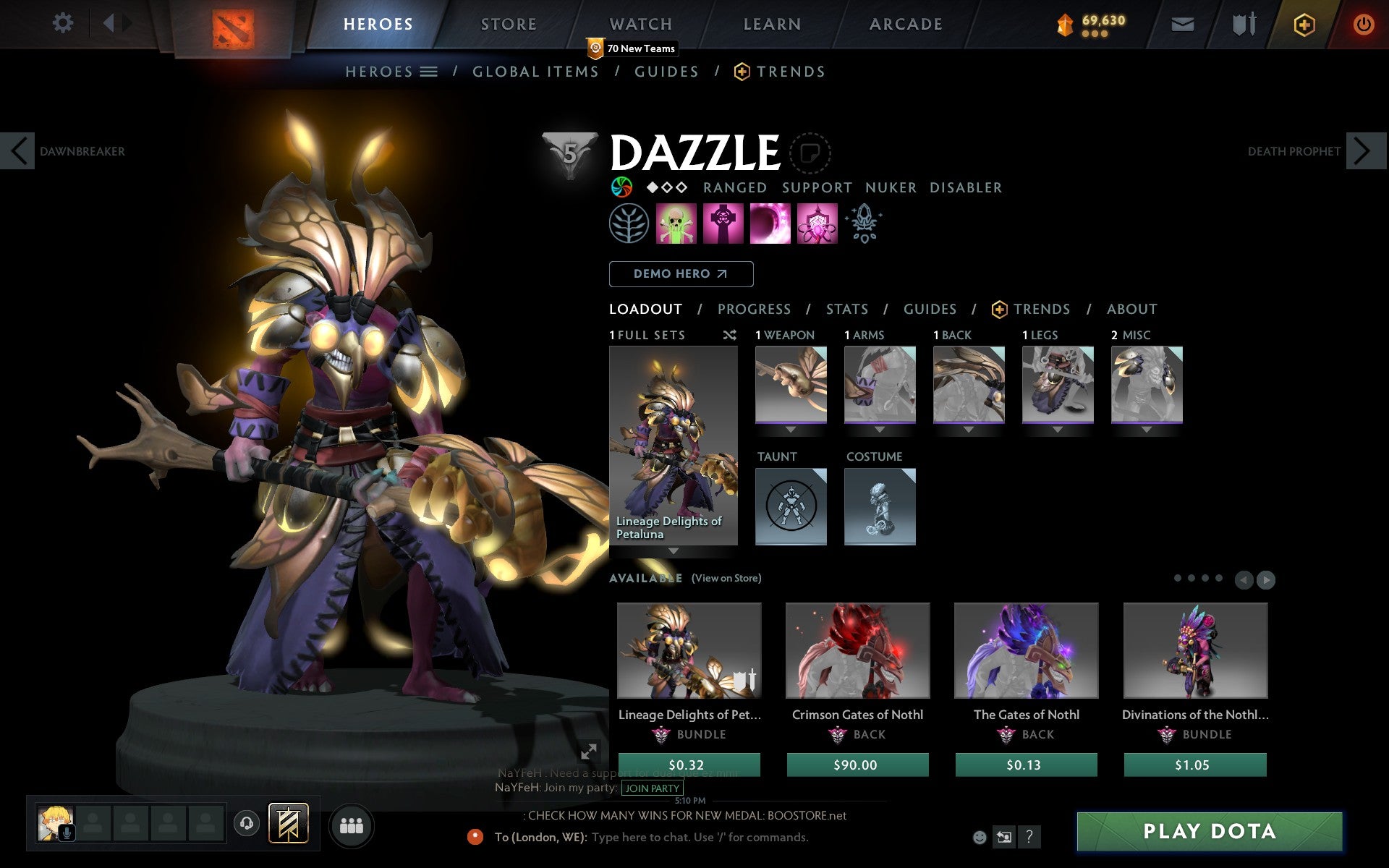Open Dota Plus with the gold hexagon icon
Screen dimensions: 1389x868
click(1303, 24)
